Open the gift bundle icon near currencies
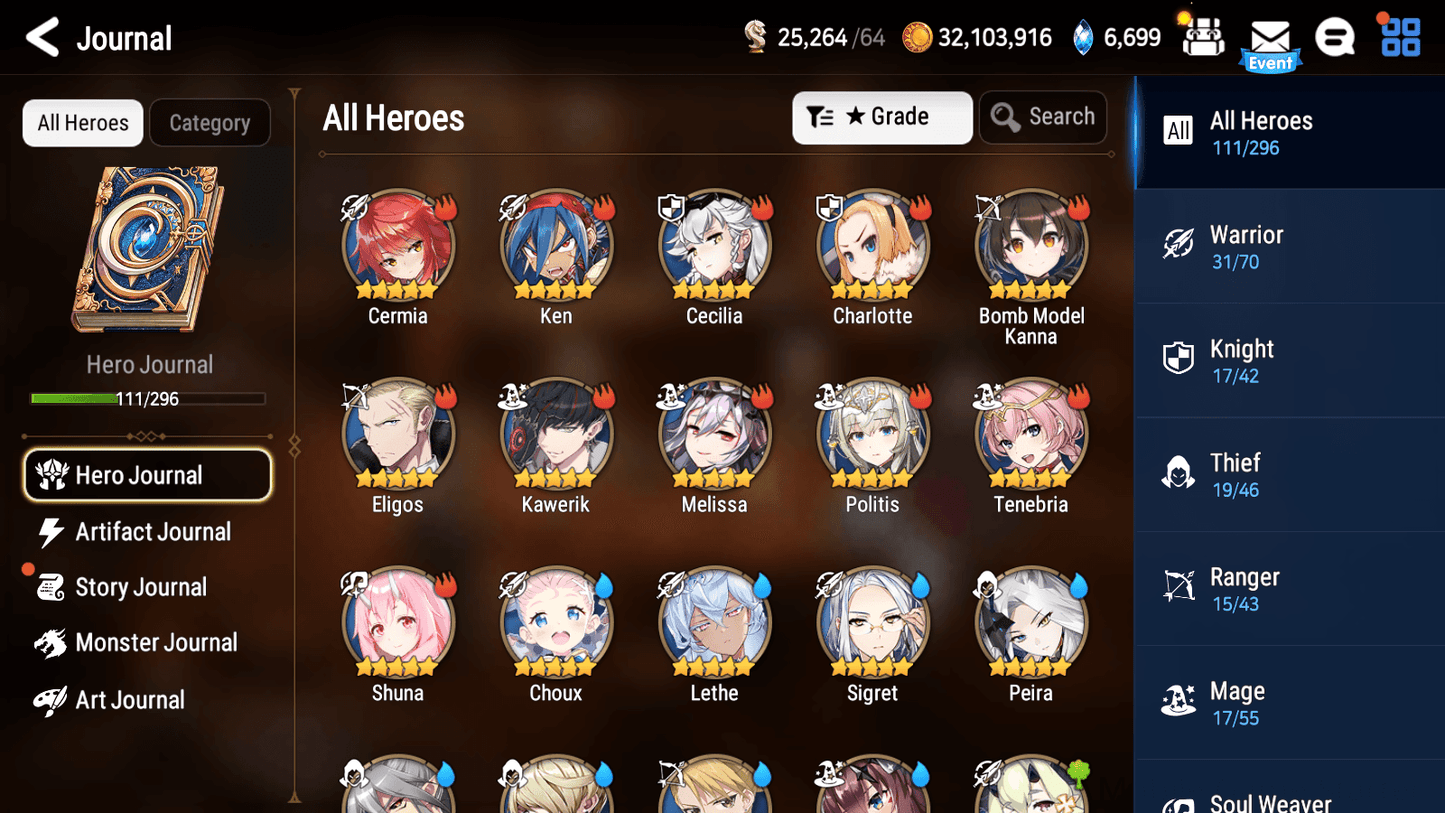 coord(1203,37)
